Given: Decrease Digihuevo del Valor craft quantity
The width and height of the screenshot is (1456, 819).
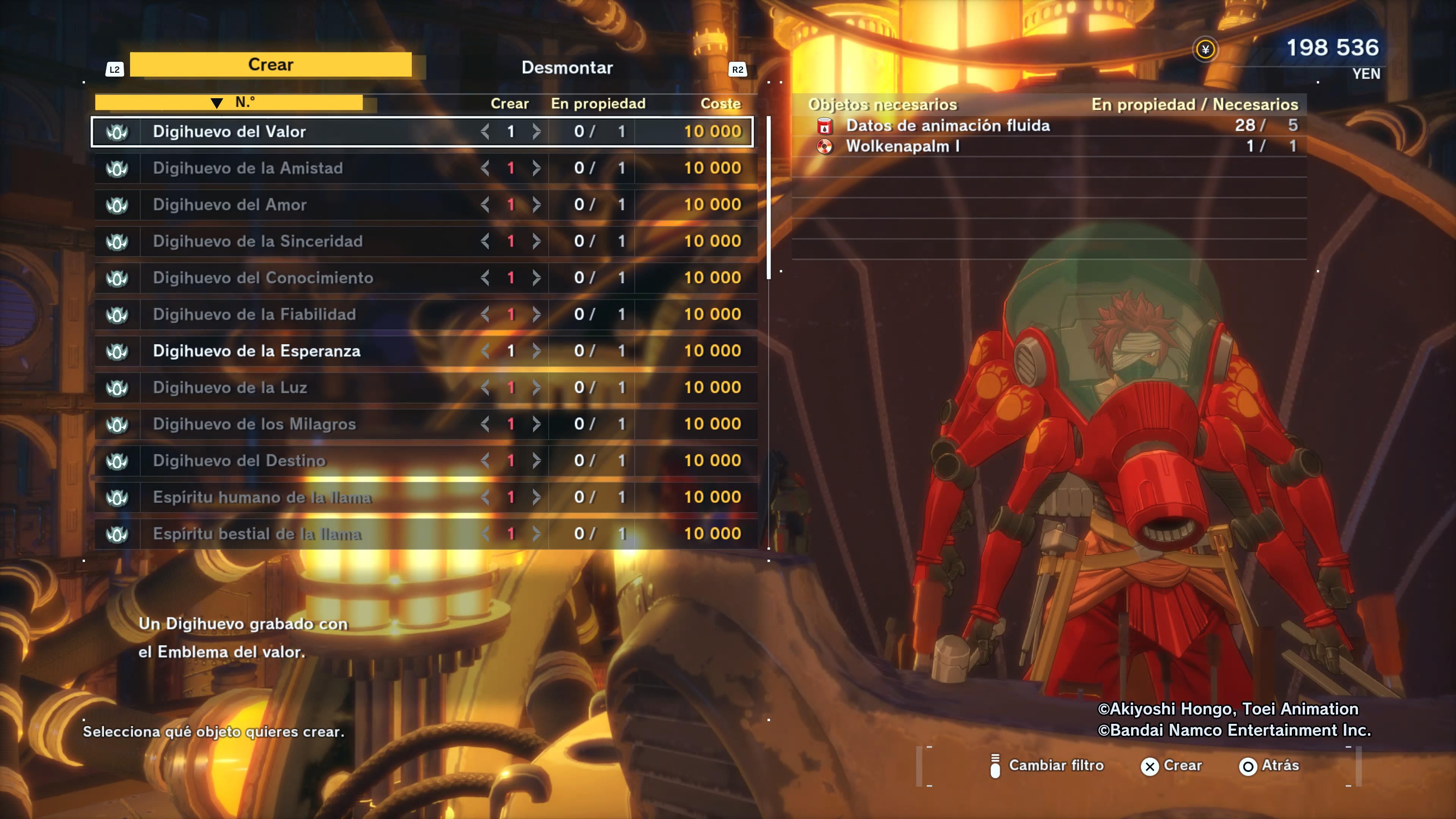Looking at the screenshot, I should 485,132.
